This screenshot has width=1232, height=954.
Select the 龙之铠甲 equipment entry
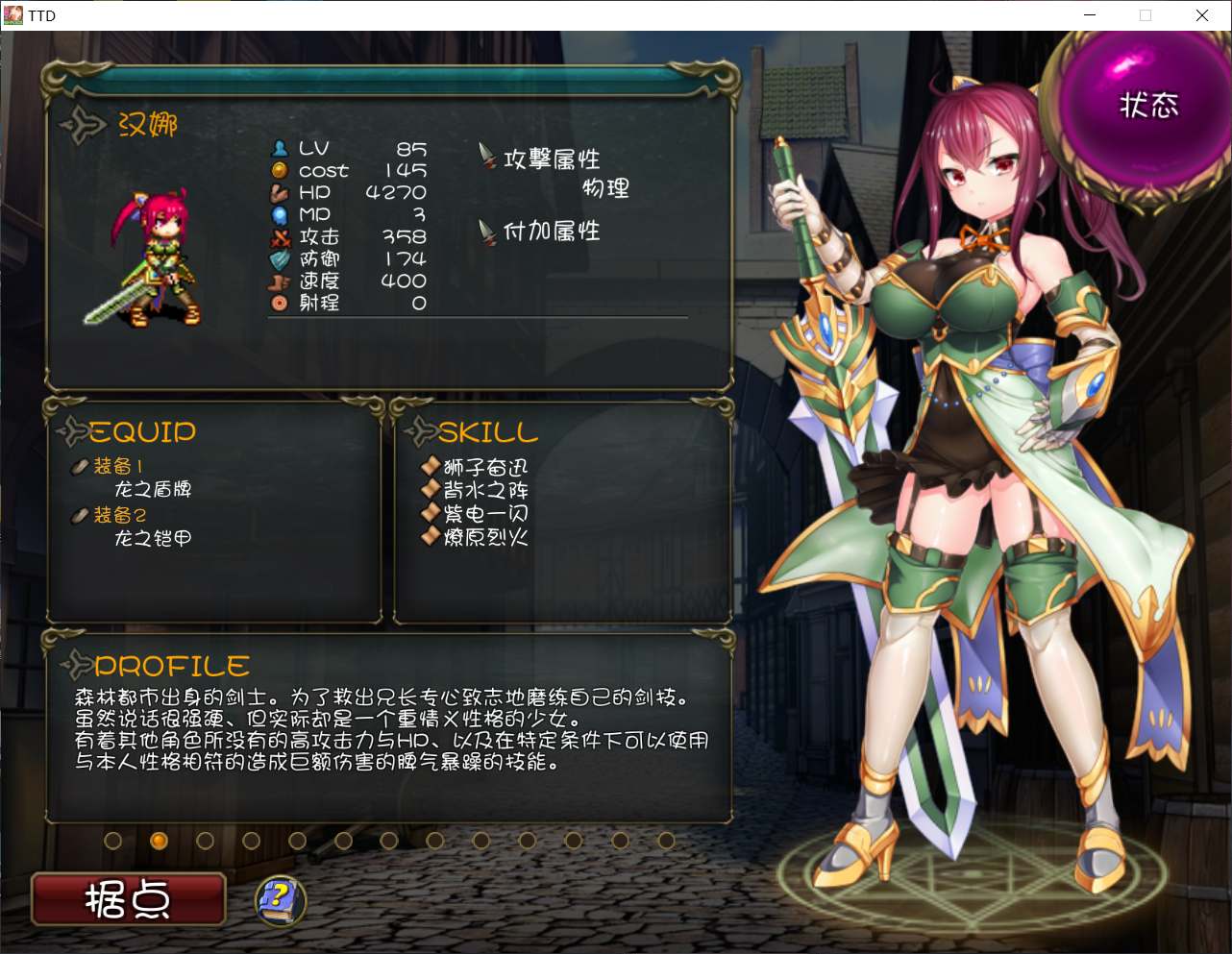pyautogui.click(x=153, y=538)
